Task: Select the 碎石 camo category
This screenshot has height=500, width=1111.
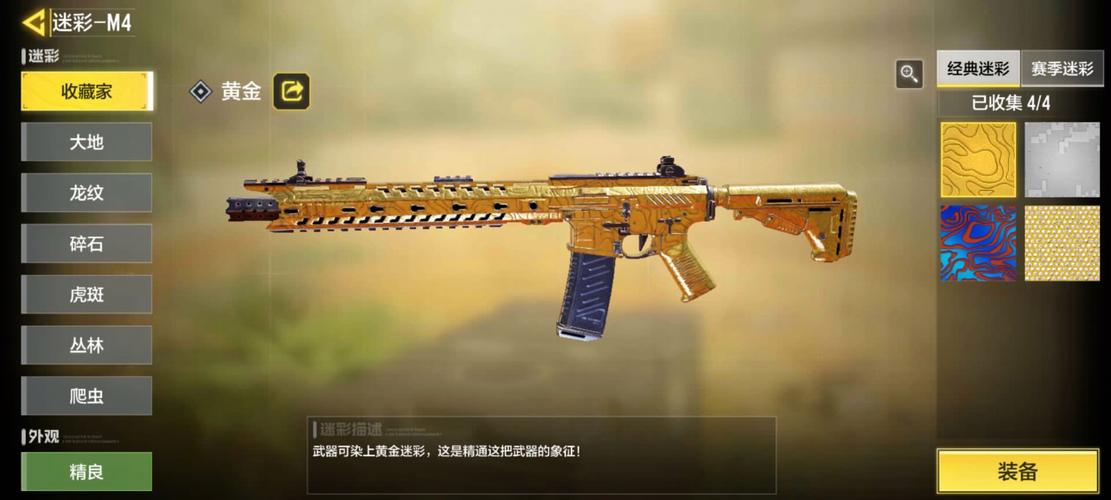Action: 87,244
